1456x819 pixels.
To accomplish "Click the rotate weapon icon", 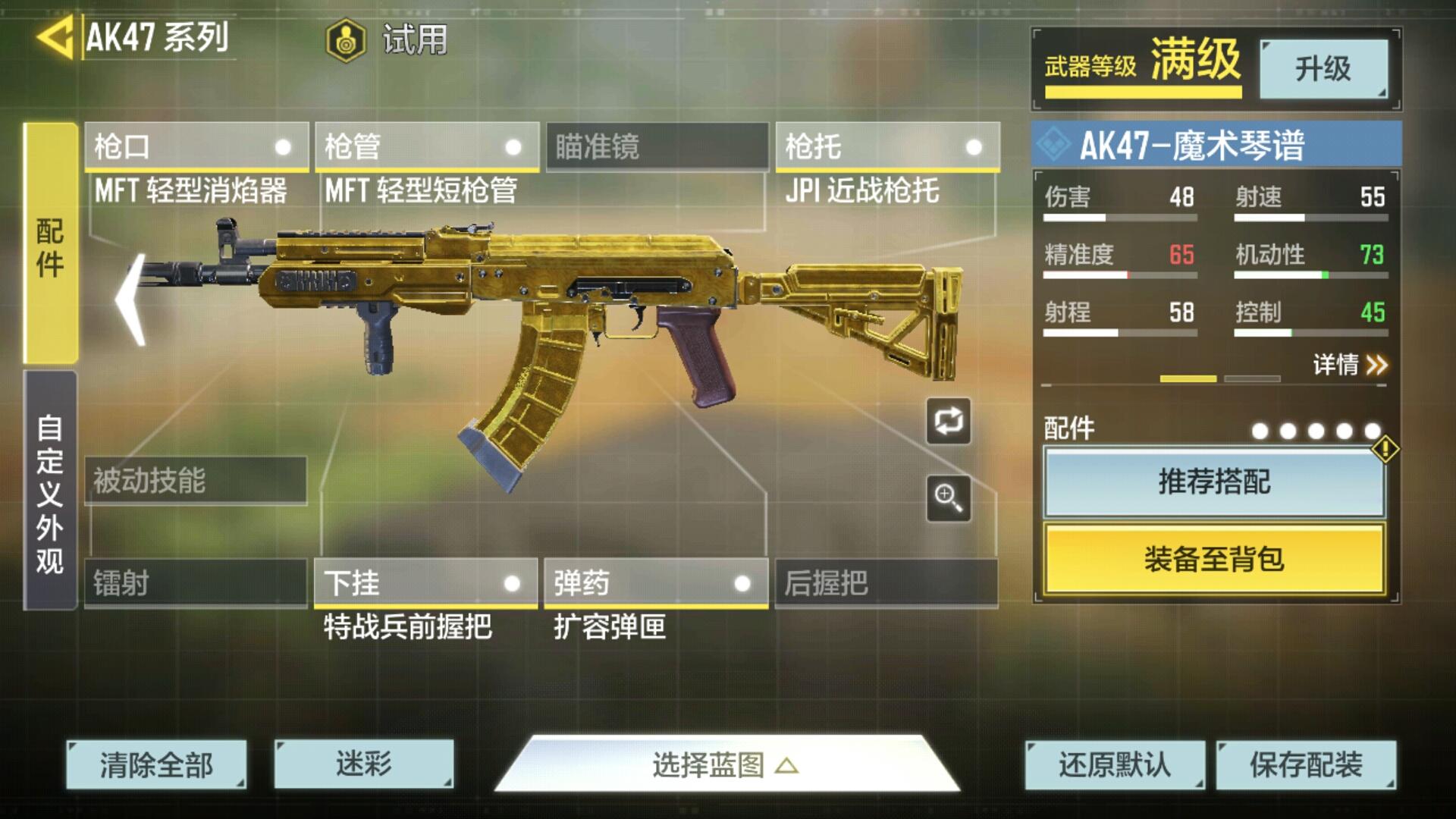I will click(947, 422).
